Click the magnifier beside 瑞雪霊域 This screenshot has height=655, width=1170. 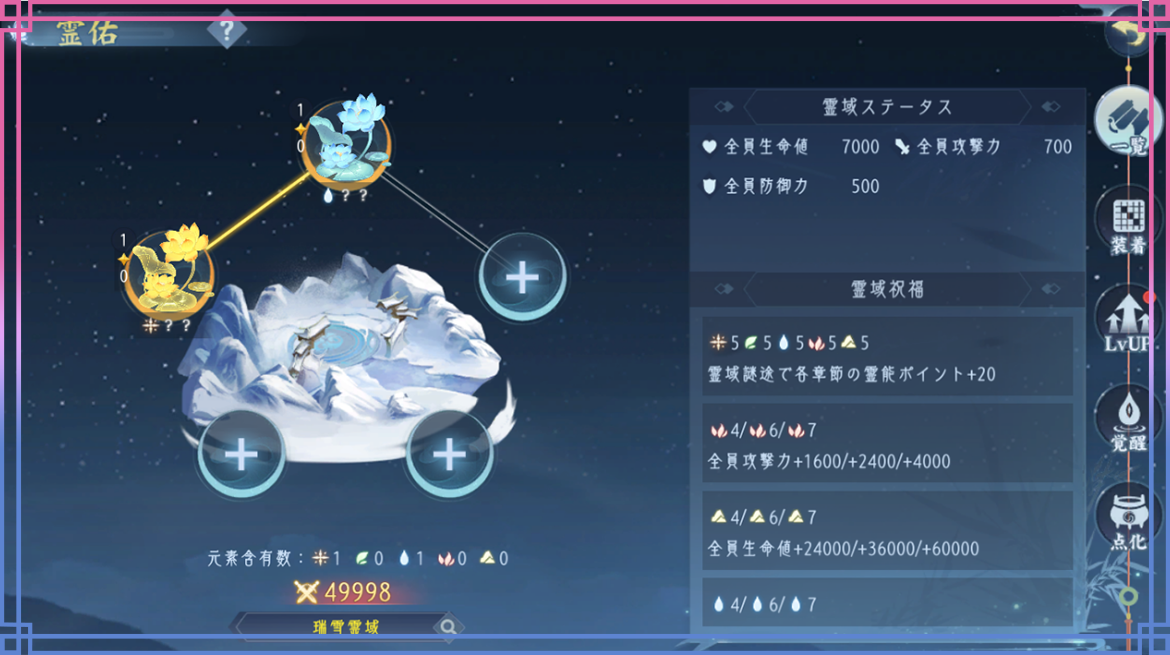pos(449,627)
